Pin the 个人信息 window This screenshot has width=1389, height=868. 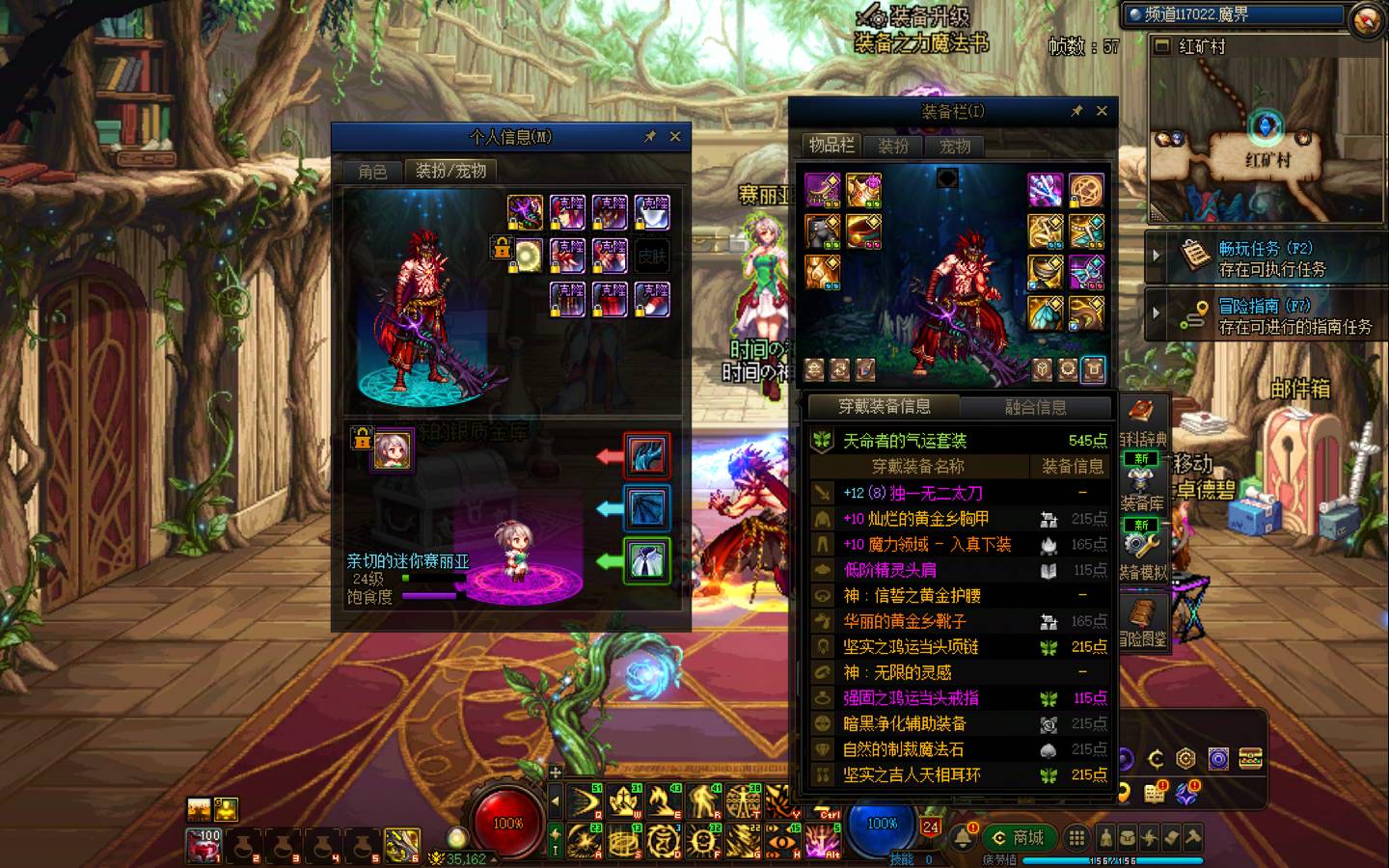coord(650,137)
